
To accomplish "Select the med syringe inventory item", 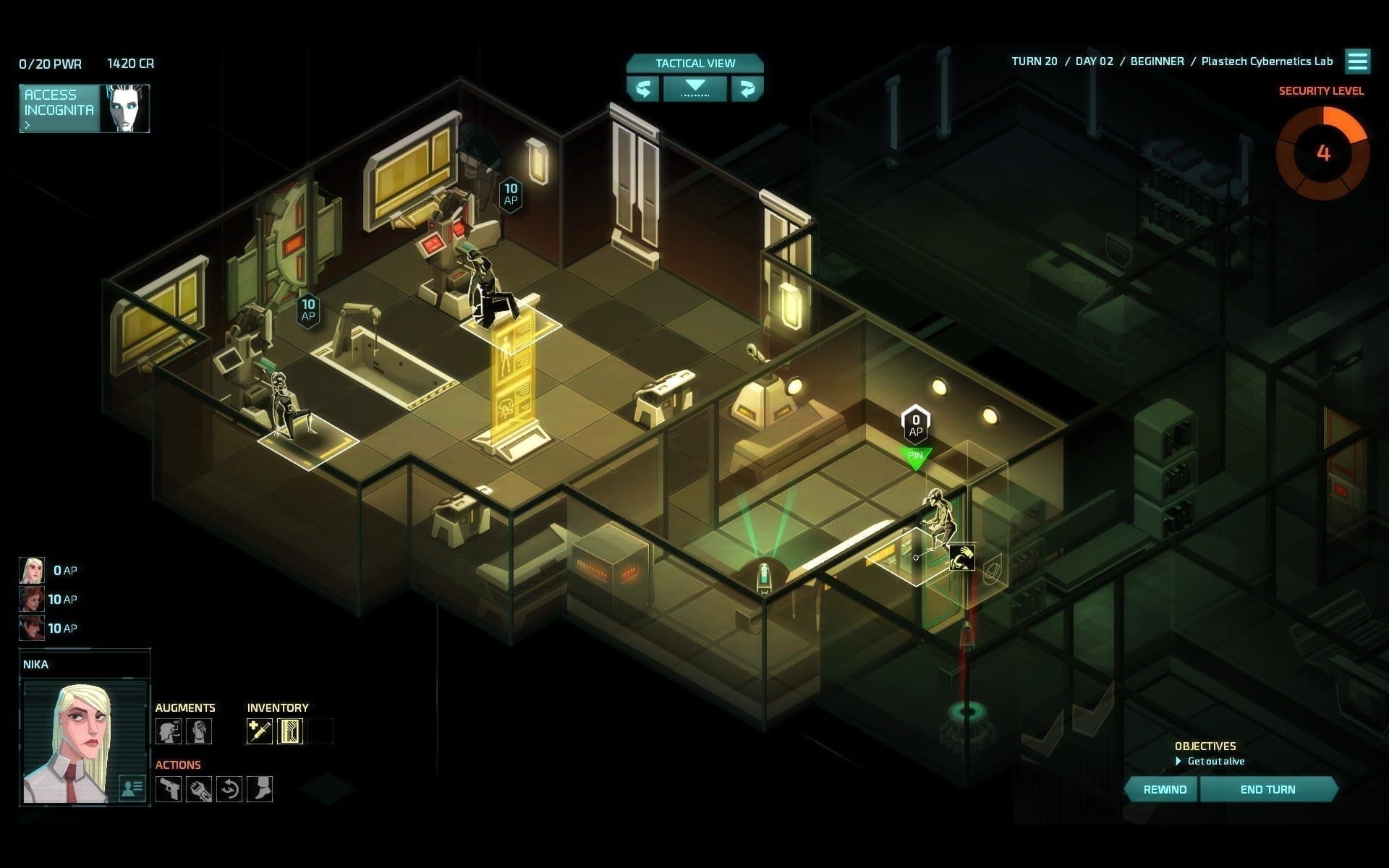I will (x=260, y=731).
